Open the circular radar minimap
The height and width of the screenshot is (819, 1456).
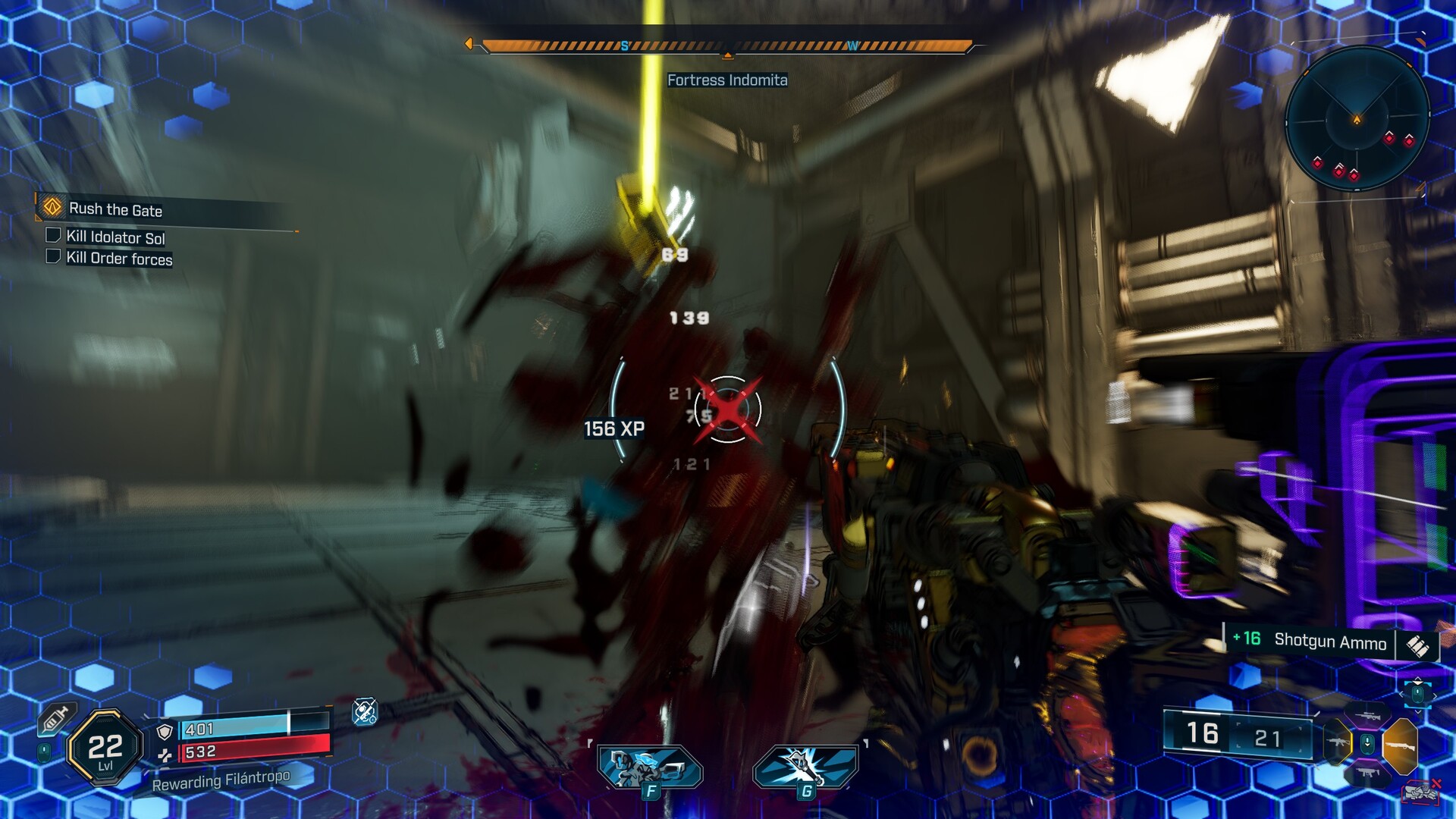[1357, 119]
